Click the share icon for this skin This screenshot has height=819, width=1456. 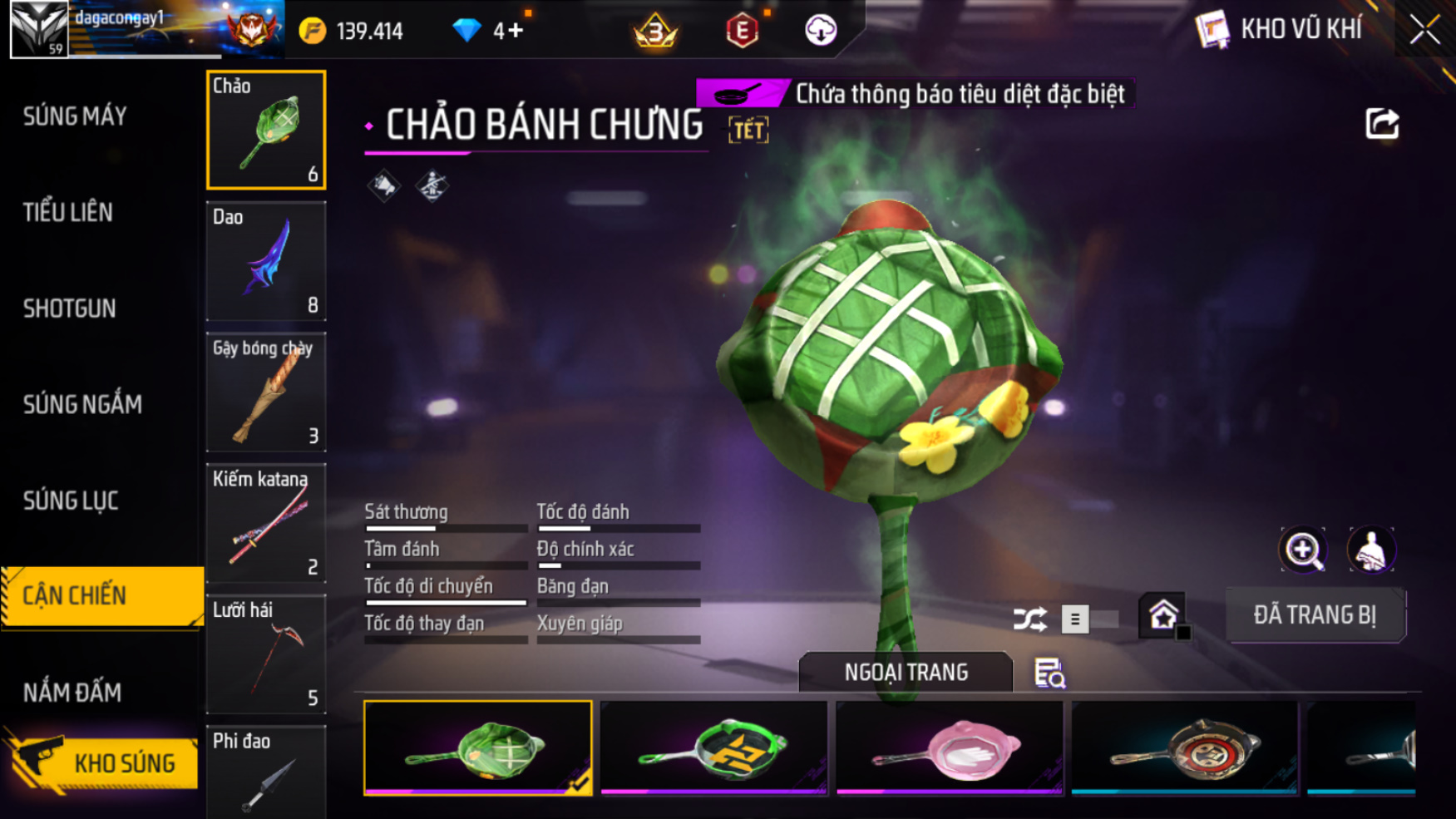click(x=1382, y=124)
